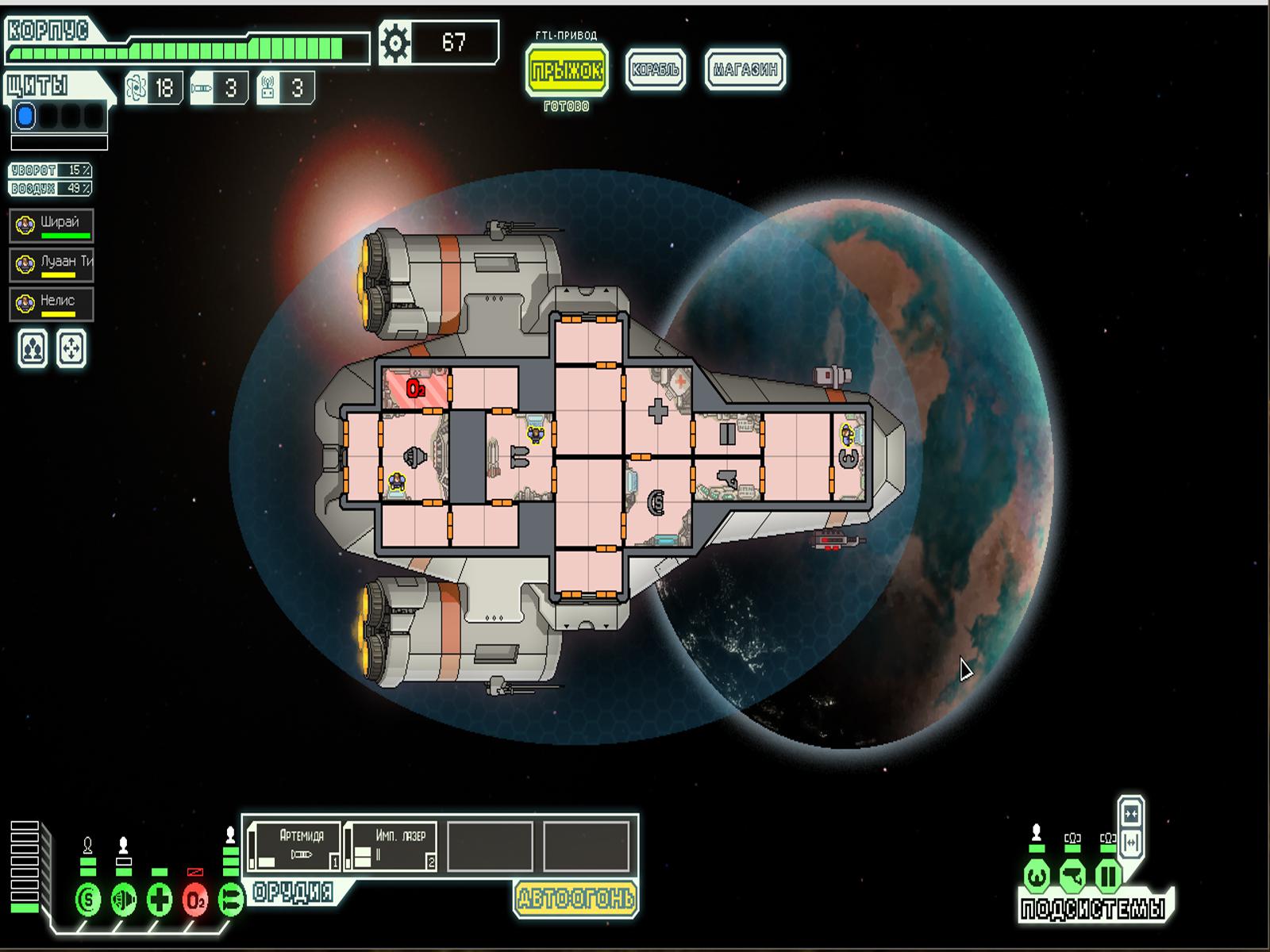Click the sensors camera subsystem icon
1270x952 pixels.
point(1072,877)
